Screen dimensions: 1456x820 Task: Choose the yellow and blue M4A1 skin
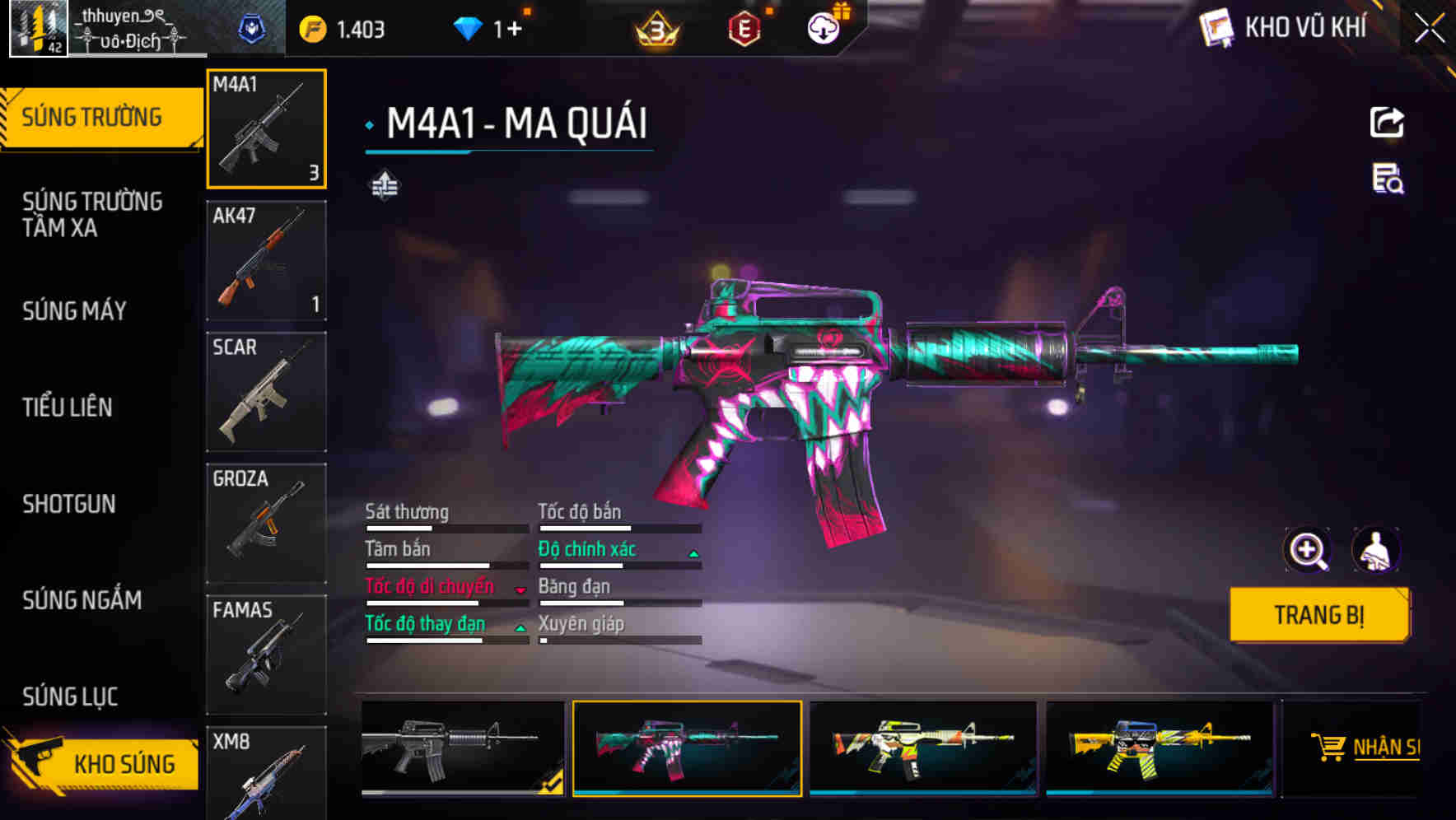(x=1159, y=748)
